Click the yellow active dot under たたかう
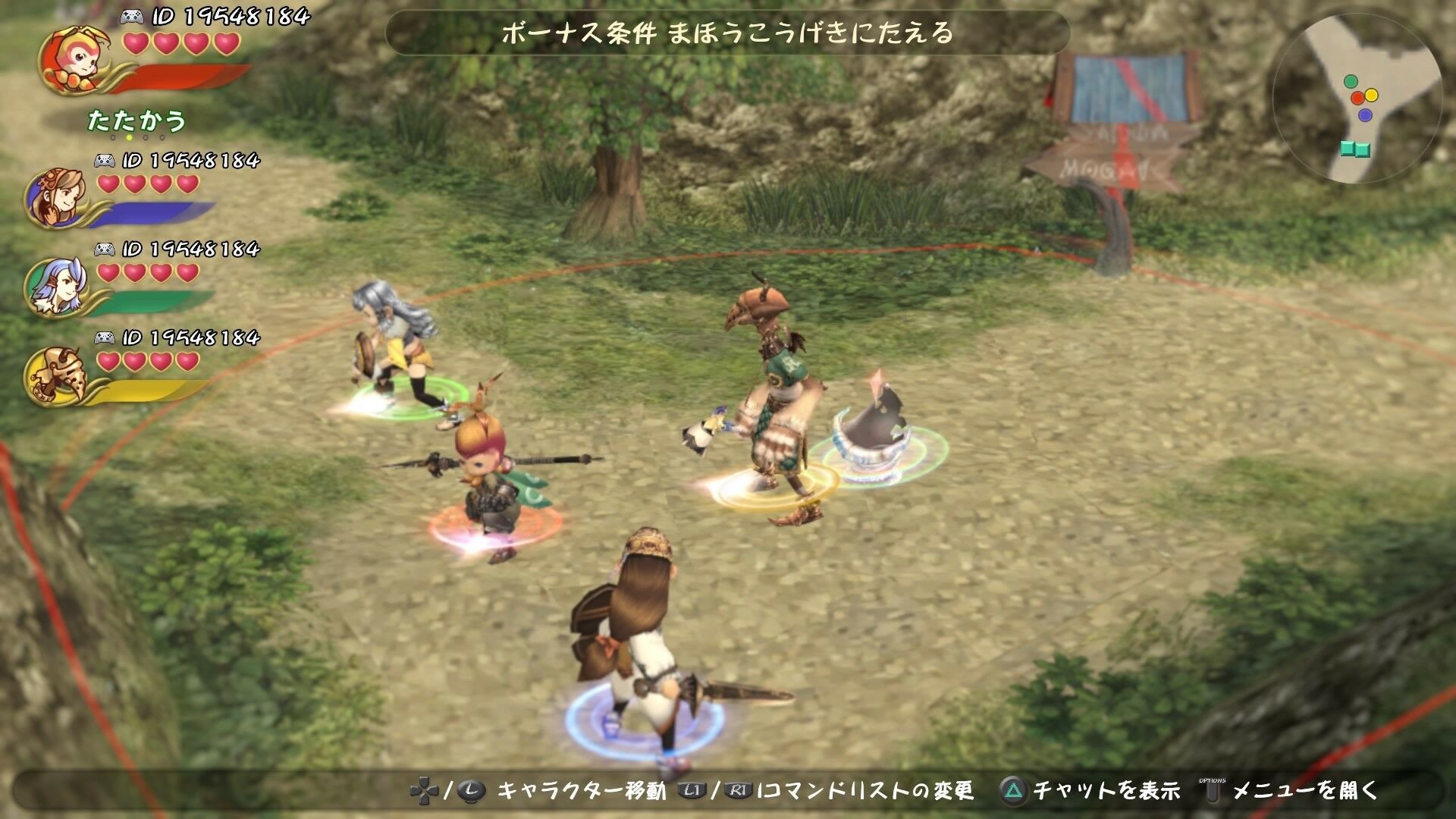1456x819 pixels. pos(127,139)
